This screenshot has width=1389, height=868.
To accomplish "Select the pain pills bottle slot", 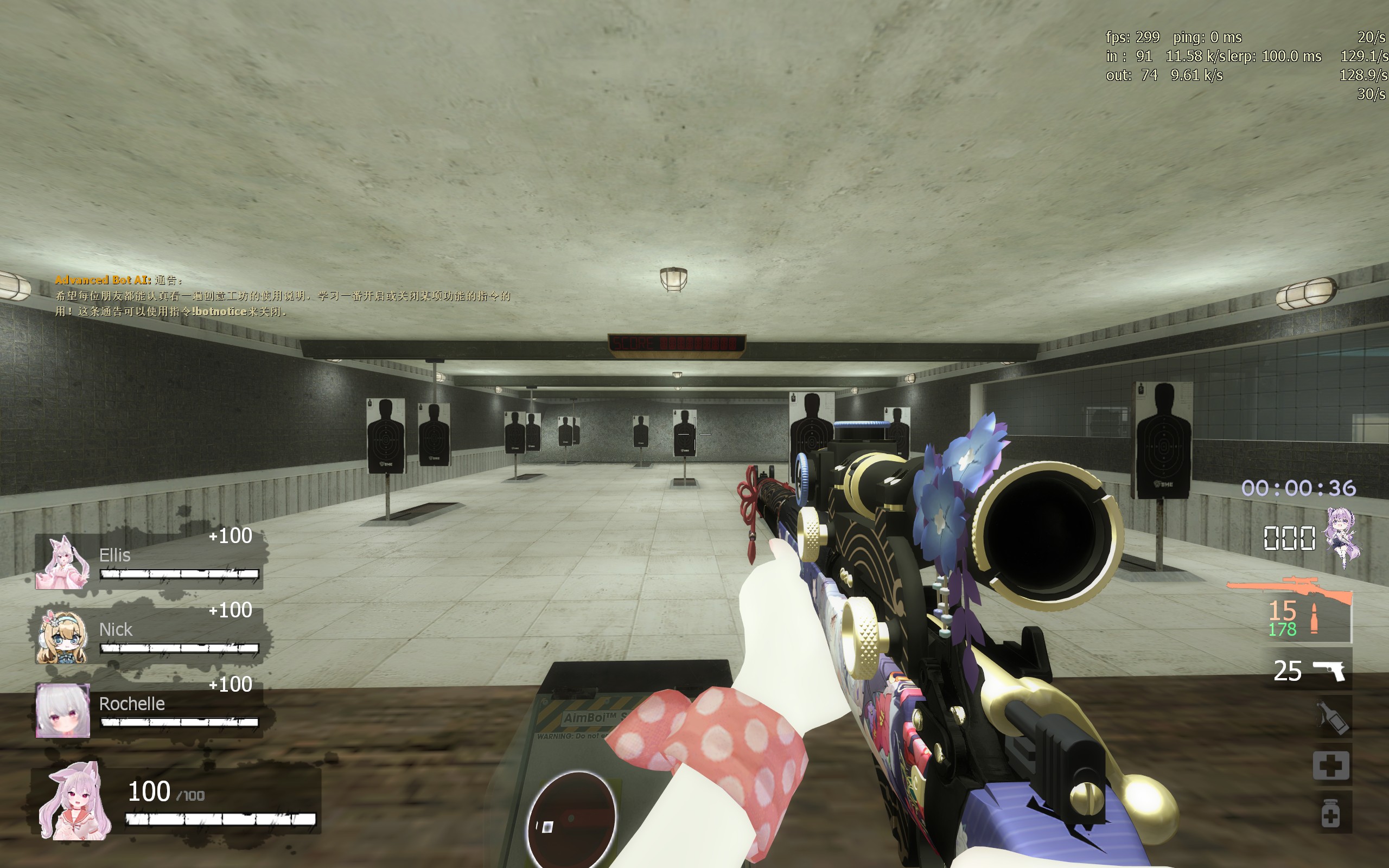I will pos(1330,813).
